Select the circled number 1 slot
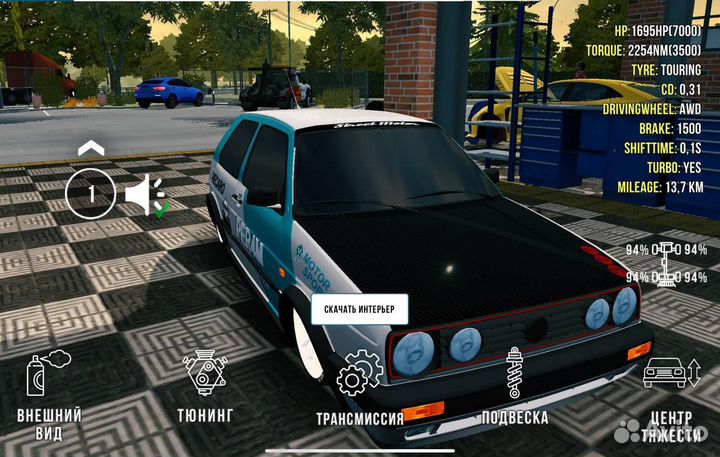 91,194
